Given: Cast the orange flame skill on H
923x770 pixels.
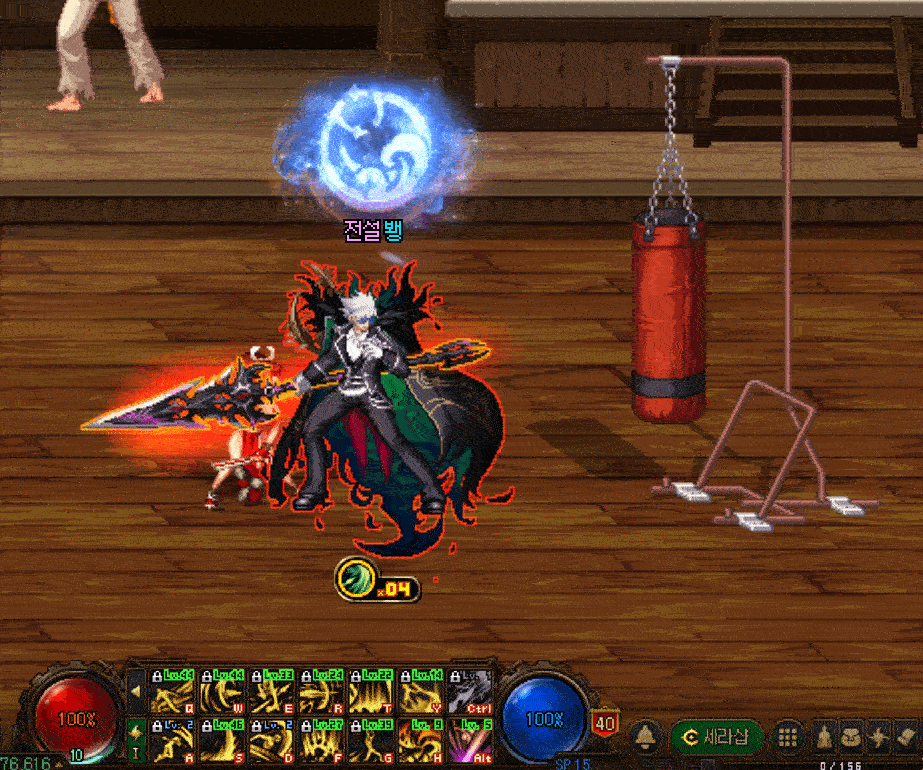Looking at the screenshot, I should pyautogui.click(x=421, y=741).
